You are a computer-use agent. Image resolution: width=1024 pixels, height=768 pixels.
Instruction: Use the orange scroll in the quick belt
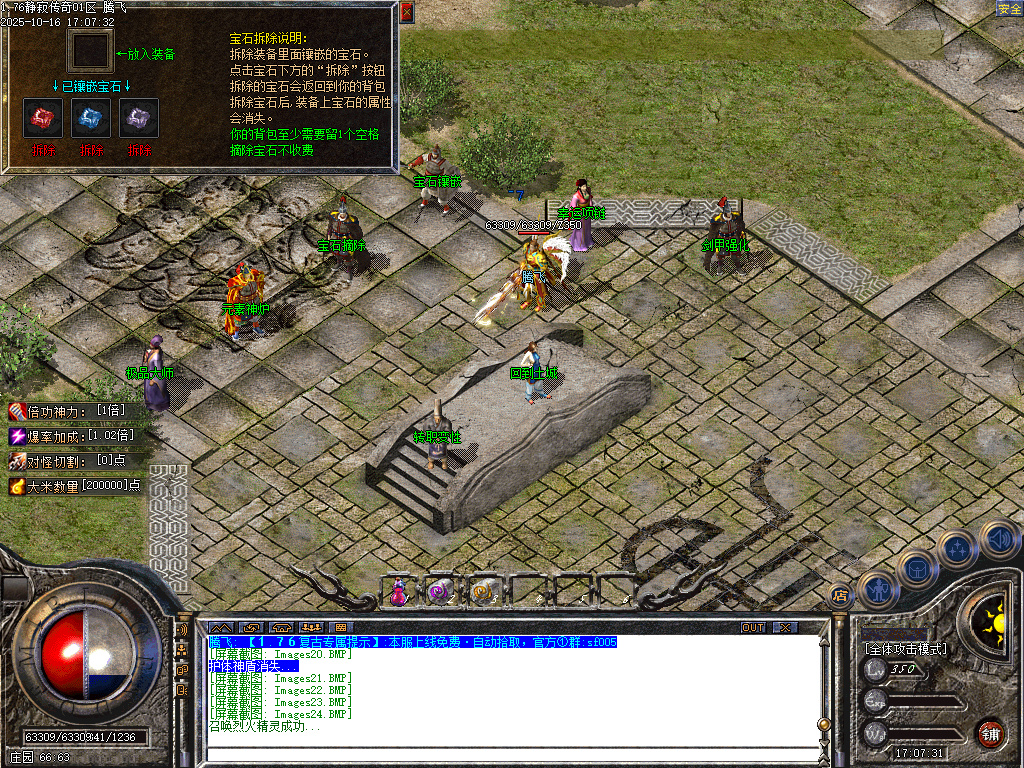tap(485, 591)
